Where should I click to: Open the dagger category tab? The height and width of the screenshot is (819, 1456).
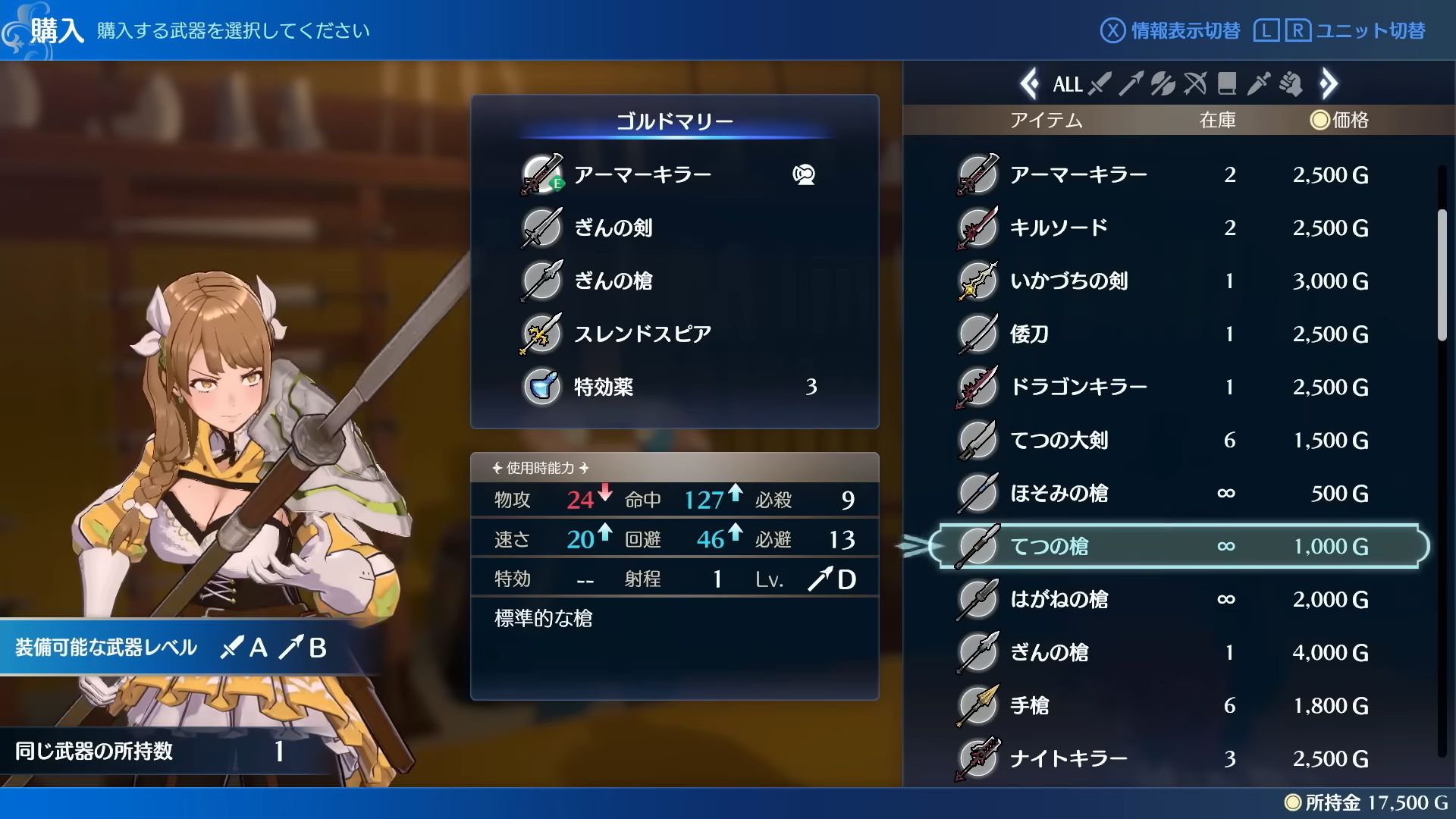click(x=1258, y=84)
